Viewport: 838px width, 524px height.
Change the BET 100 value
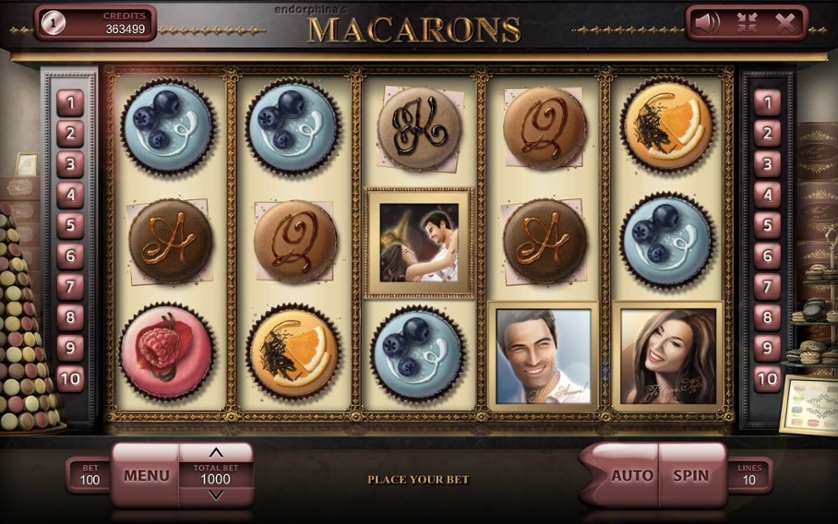point(90,475)
